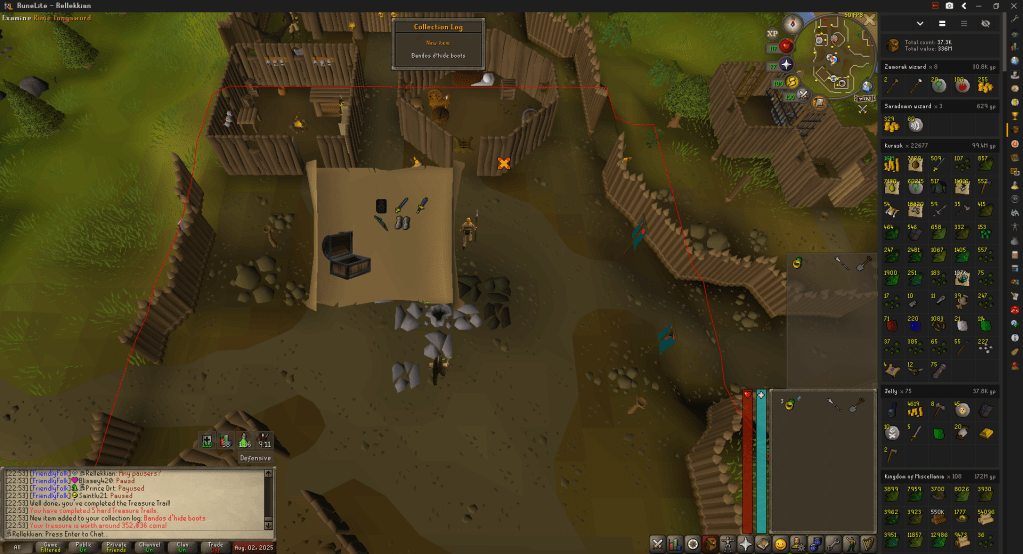Open the world map globe icon

[866, 86]
